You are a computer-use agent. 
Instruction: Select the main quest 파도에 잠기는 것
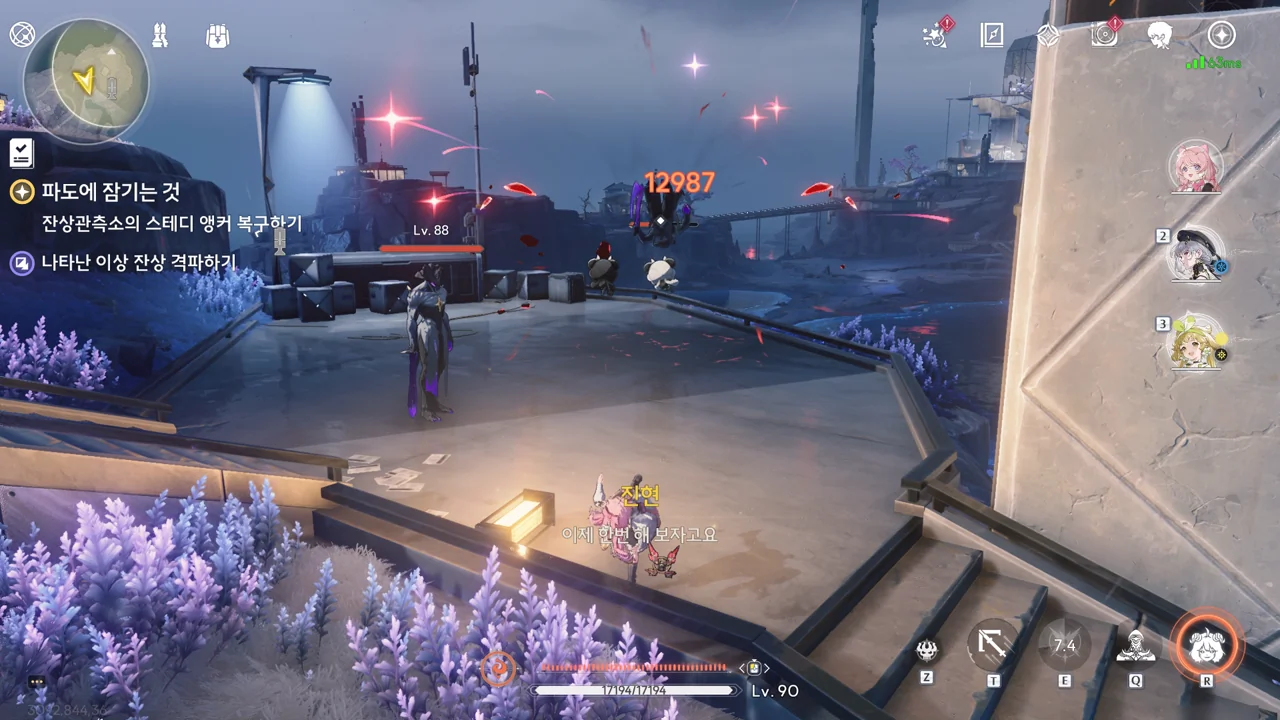111,191
